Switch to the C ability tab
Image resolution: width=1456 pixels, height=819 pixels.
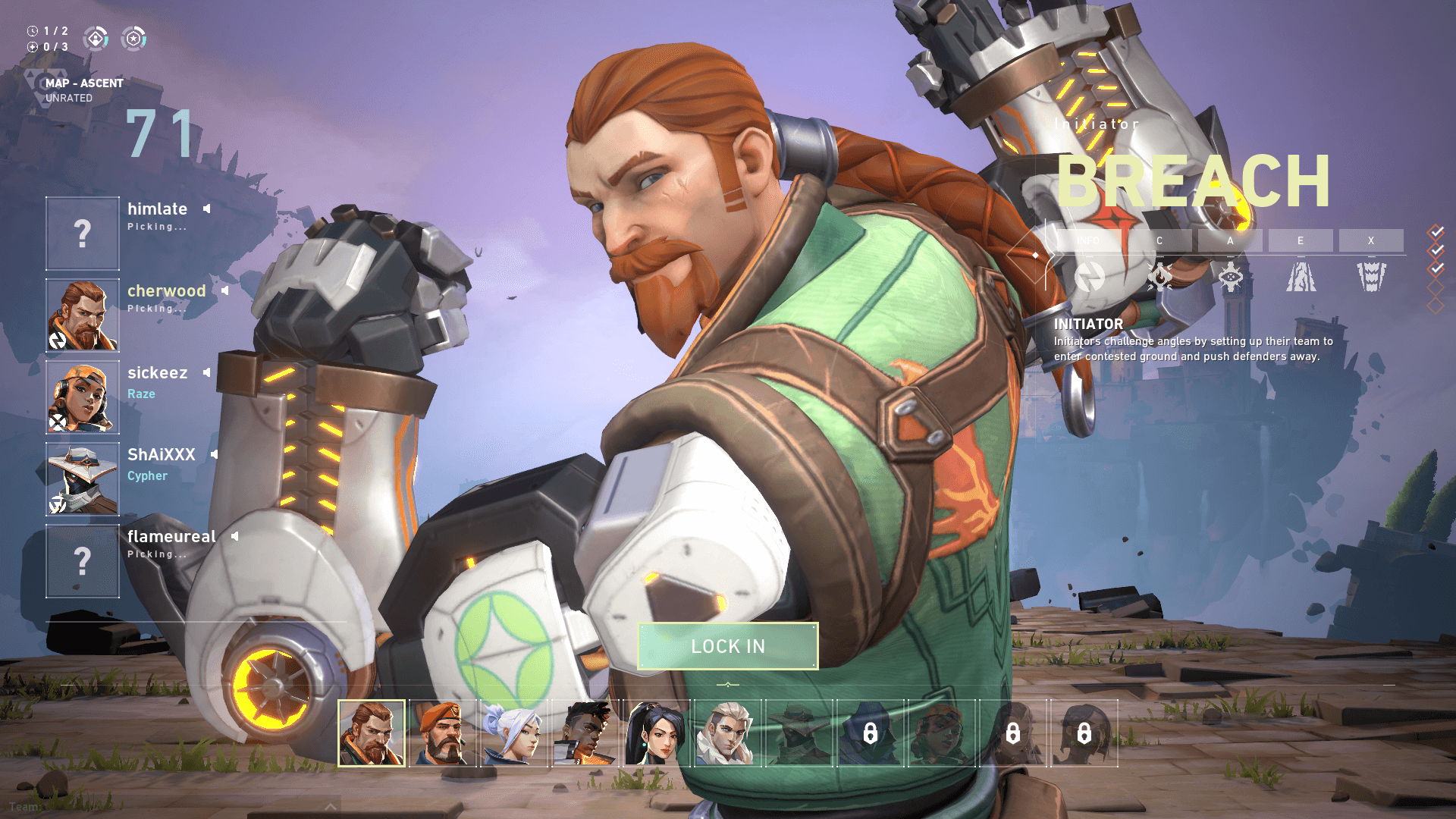coord(1159,240)
